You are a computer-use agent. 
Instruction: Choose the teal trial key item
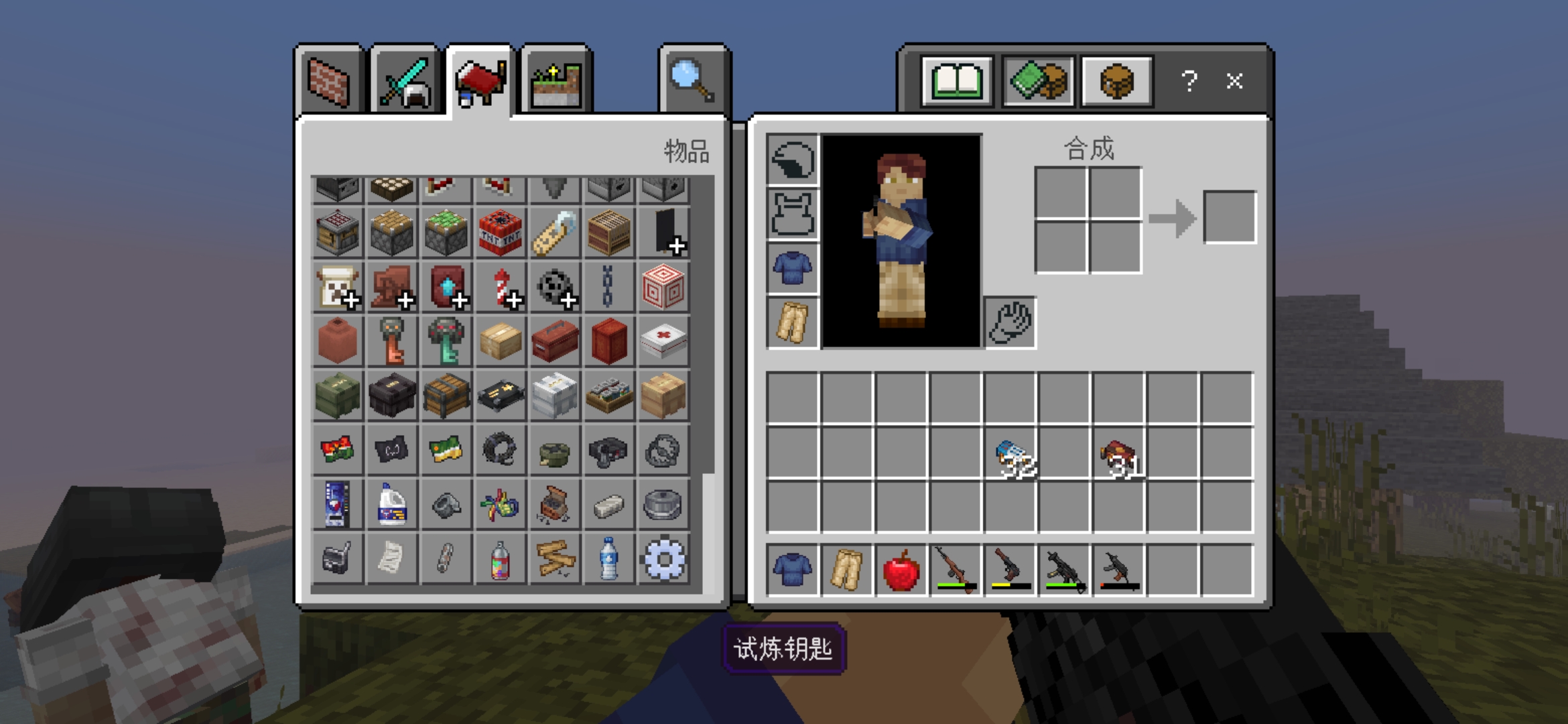[446, 341]
